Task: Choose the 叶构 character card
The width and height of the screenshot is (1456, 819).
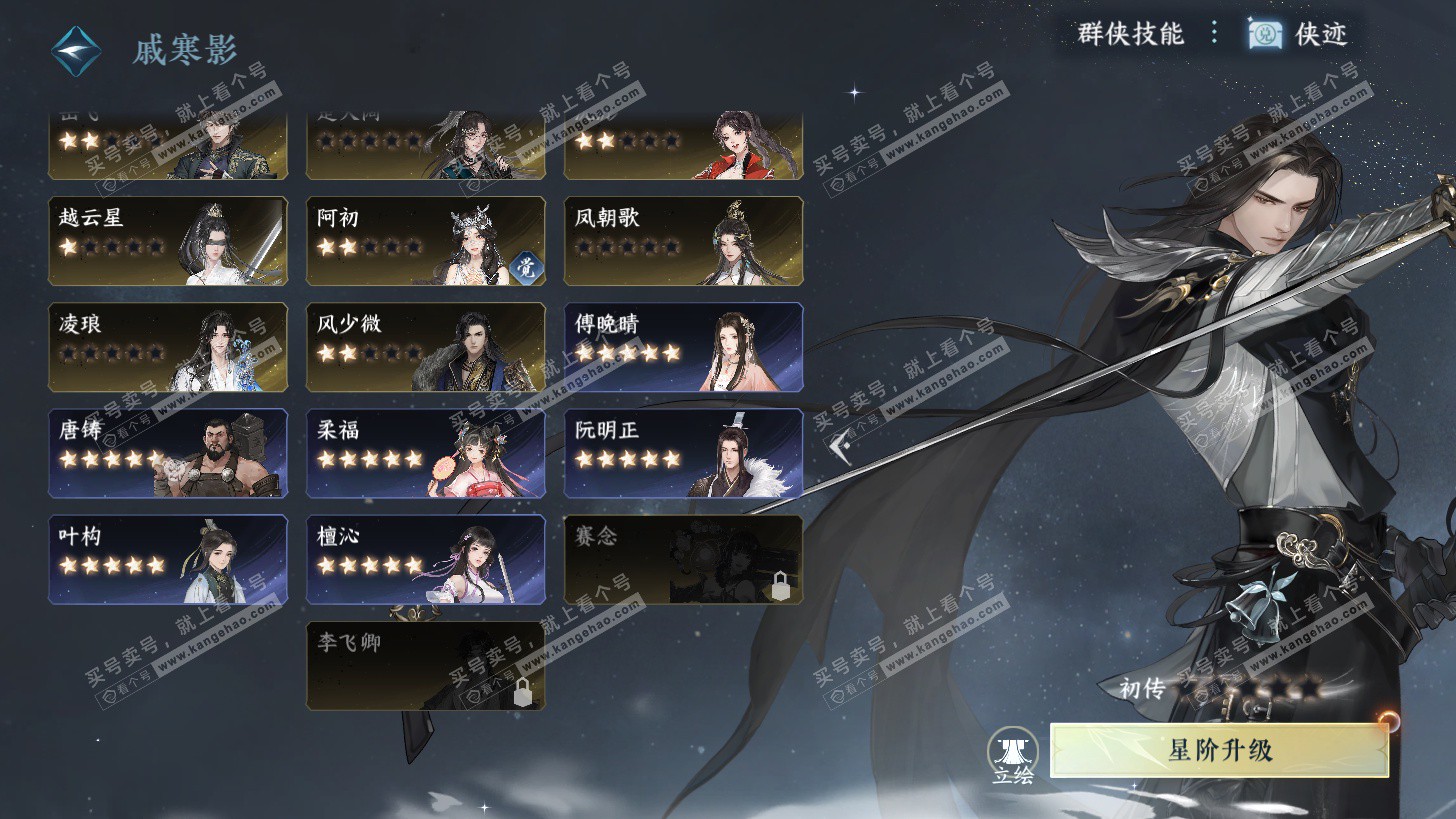Action: (x=168, y=559)
